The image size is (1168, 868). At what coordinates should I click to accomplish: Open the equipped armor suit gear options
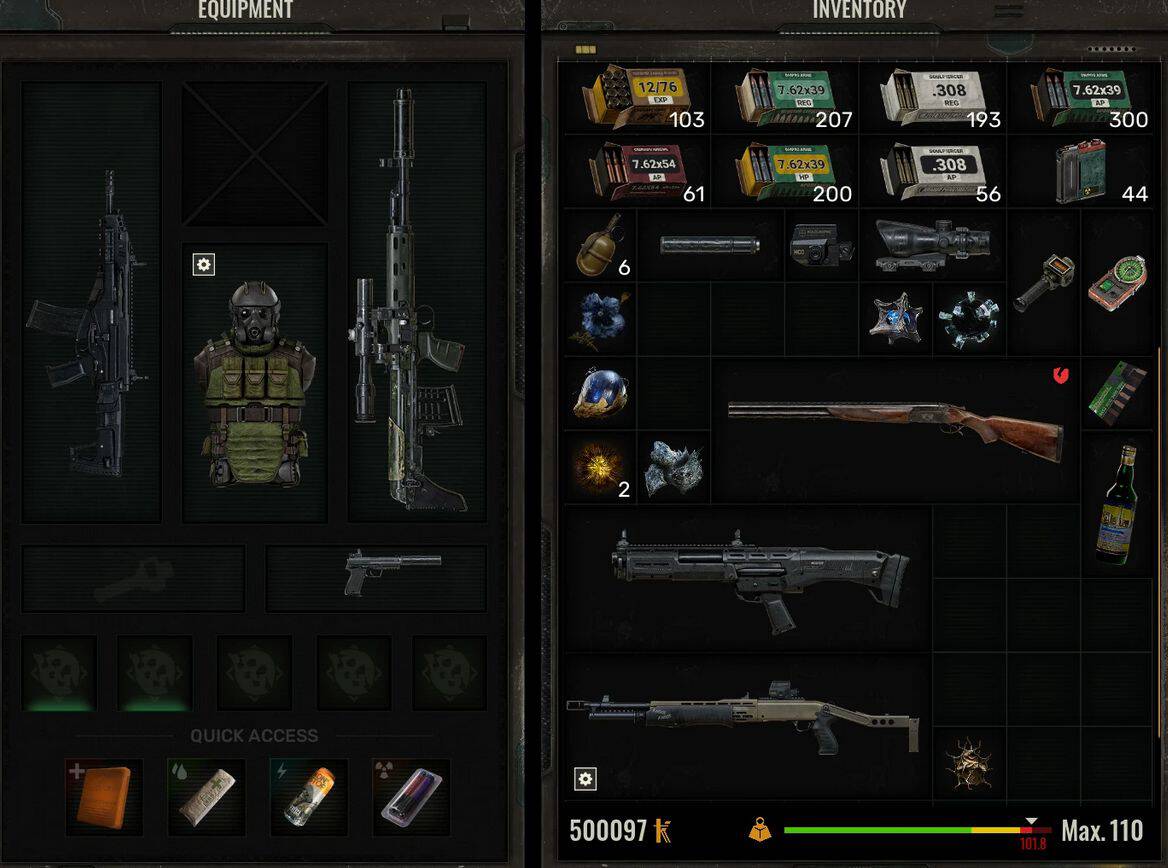coord(204,264)
